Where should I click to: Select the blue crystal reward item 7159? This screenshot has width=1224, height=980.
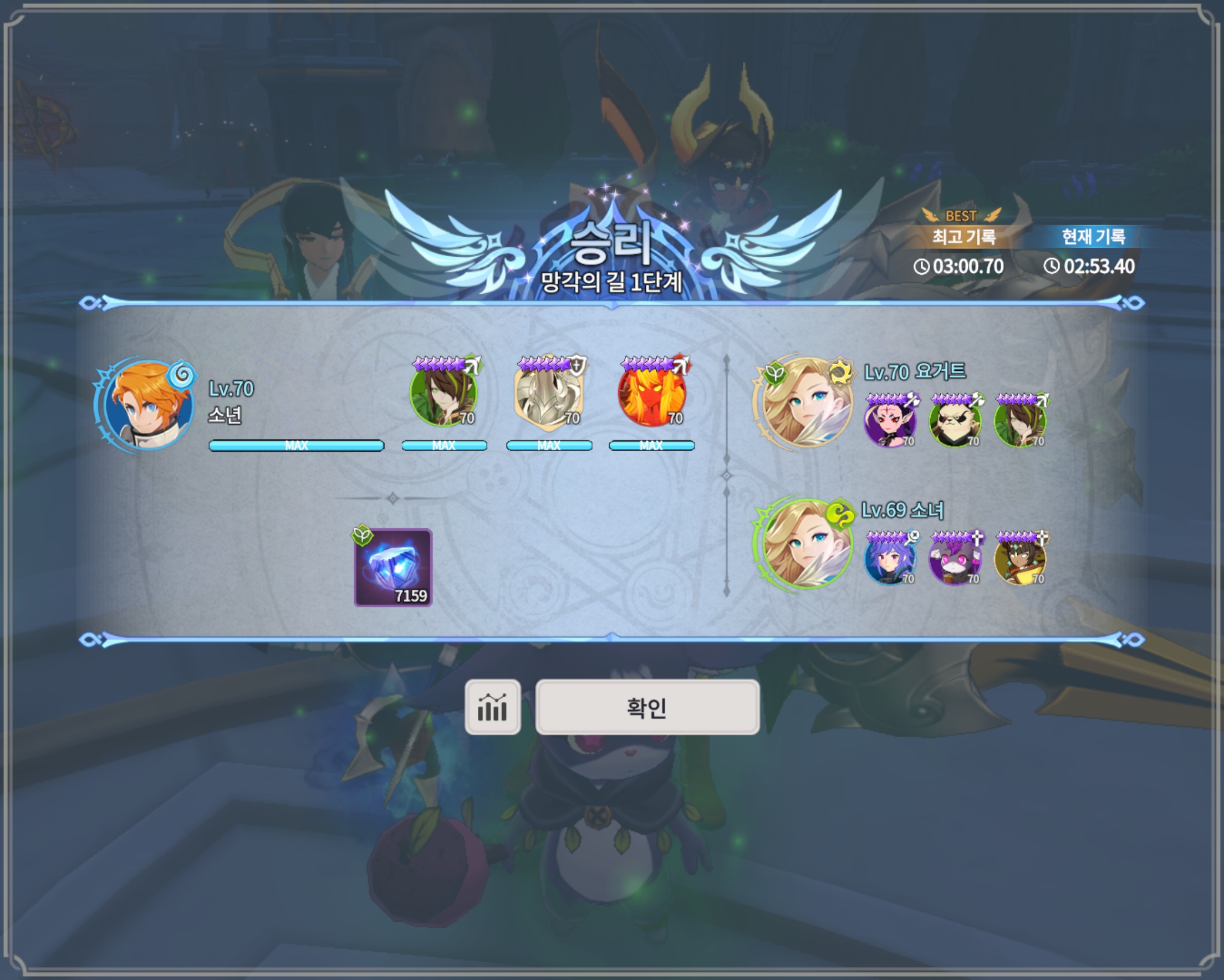coord(393,567)
